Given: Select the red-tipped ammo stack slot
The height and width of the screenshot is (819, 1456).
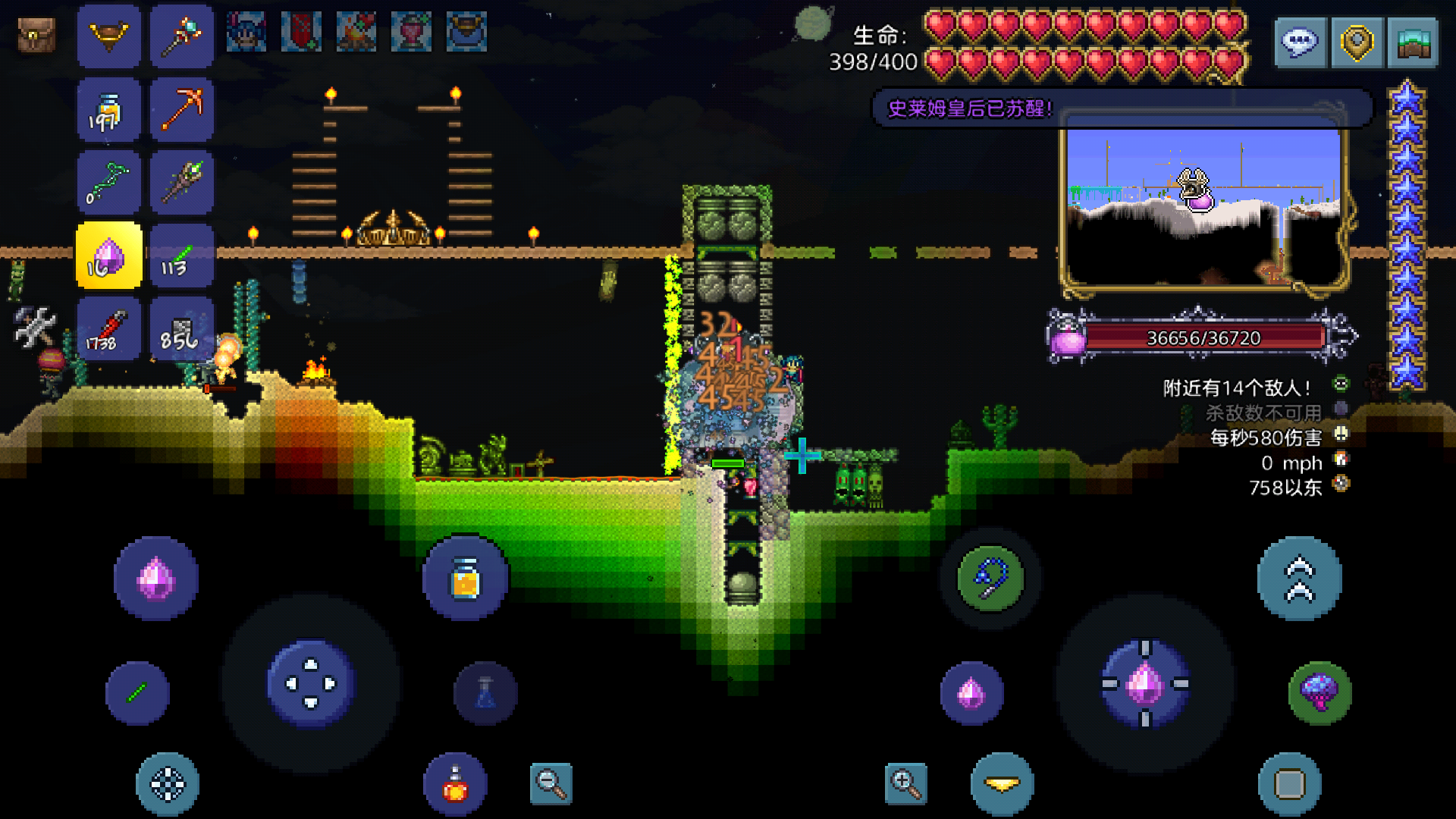Looking at the screenshot, I should pos(108,329).
